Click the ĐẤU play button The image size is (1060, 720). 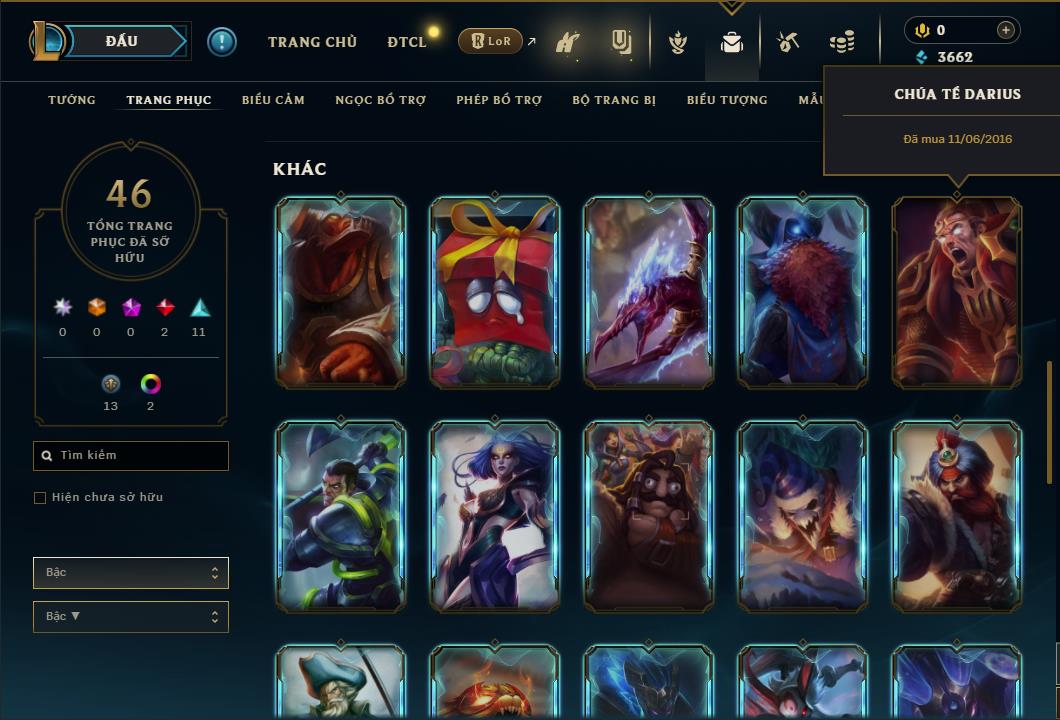(x=123, y=41)
